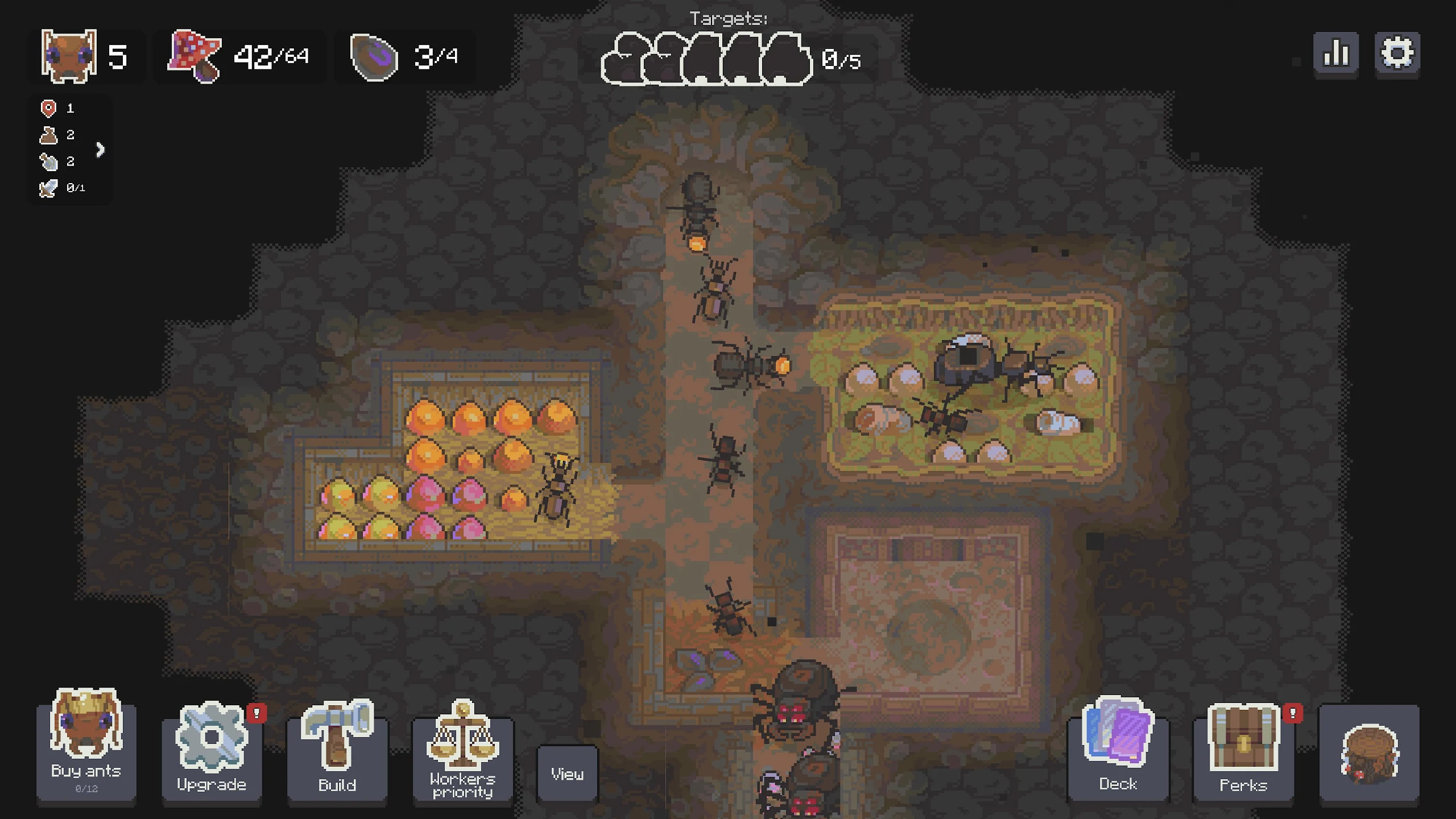The width and height of the screenshot is (1456, 819).
Task: Open the statistics bar chart panel
Action: [x=1336, y=53]
